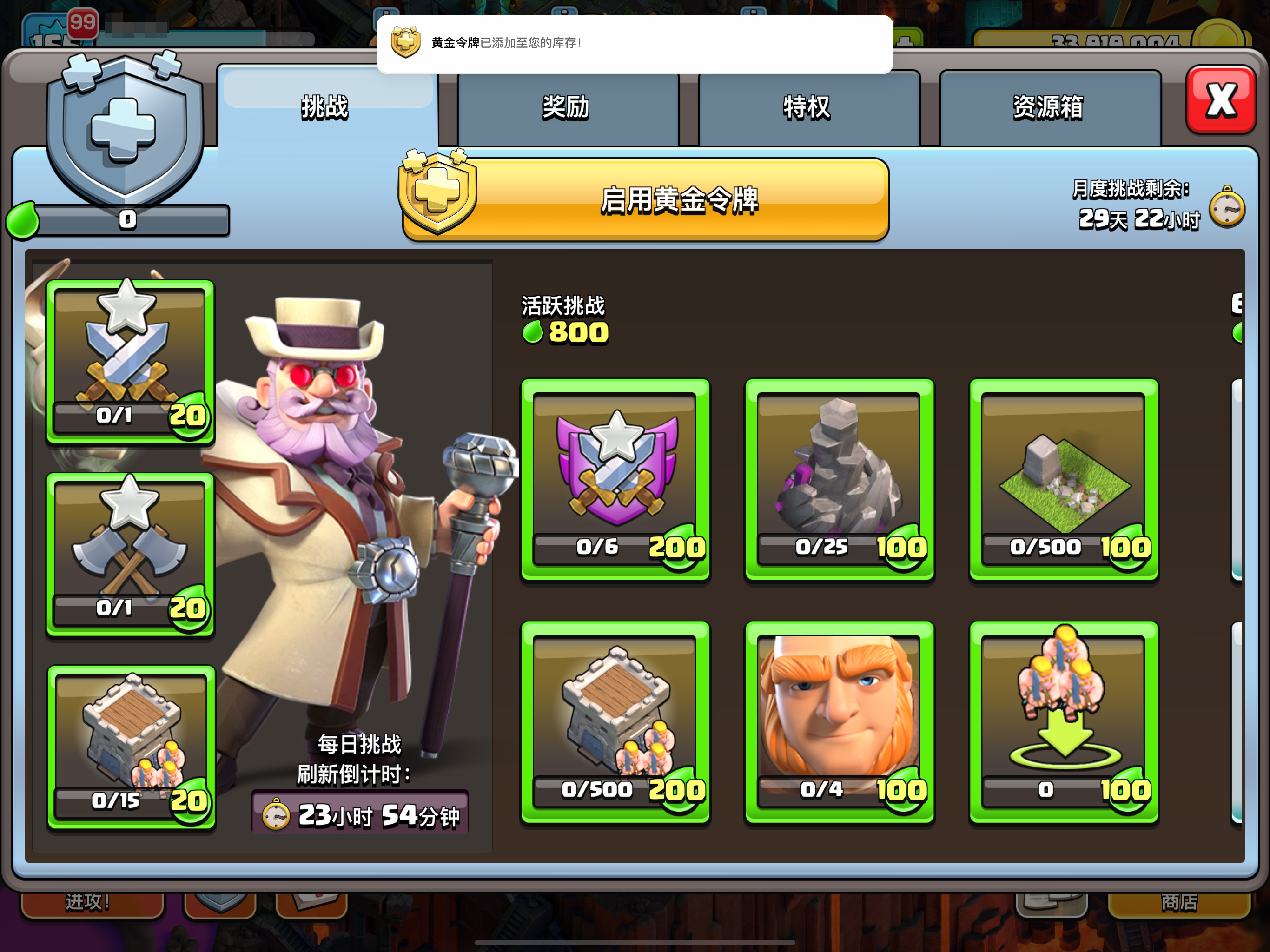1270x952 pixels.
Task: Activate the 启用黄金令牌 gold pass button
Action: (645, 200)
